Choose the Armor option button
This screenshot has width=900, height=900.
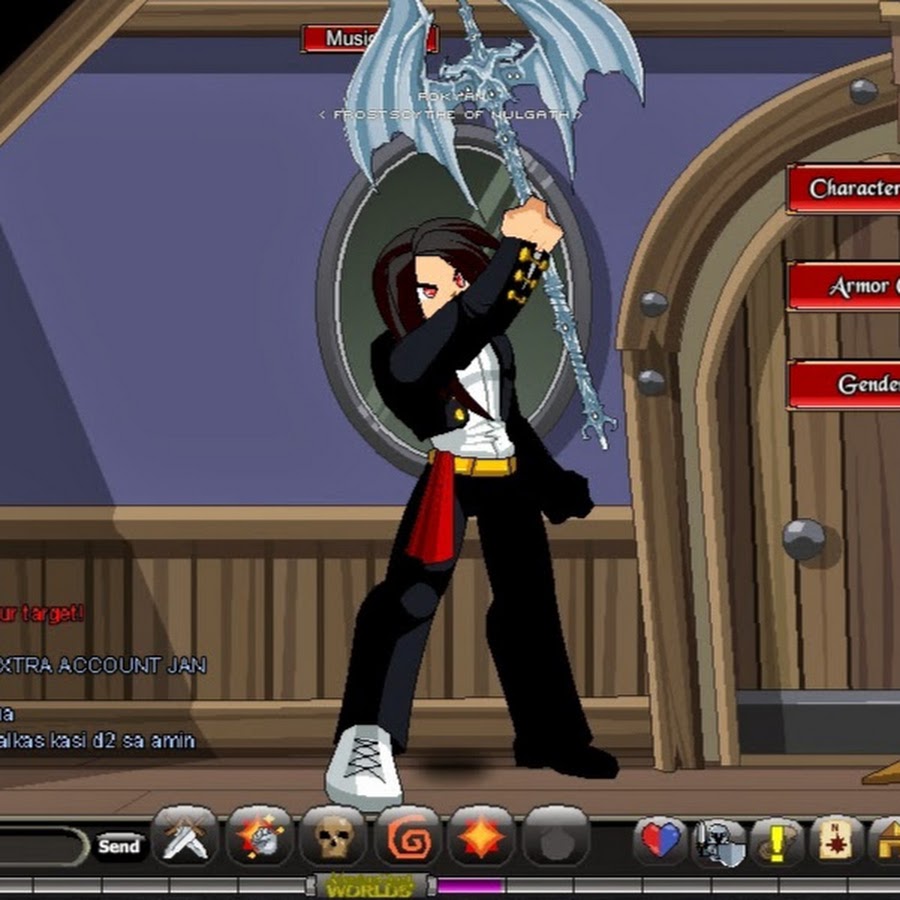click(x=844, y=287)
